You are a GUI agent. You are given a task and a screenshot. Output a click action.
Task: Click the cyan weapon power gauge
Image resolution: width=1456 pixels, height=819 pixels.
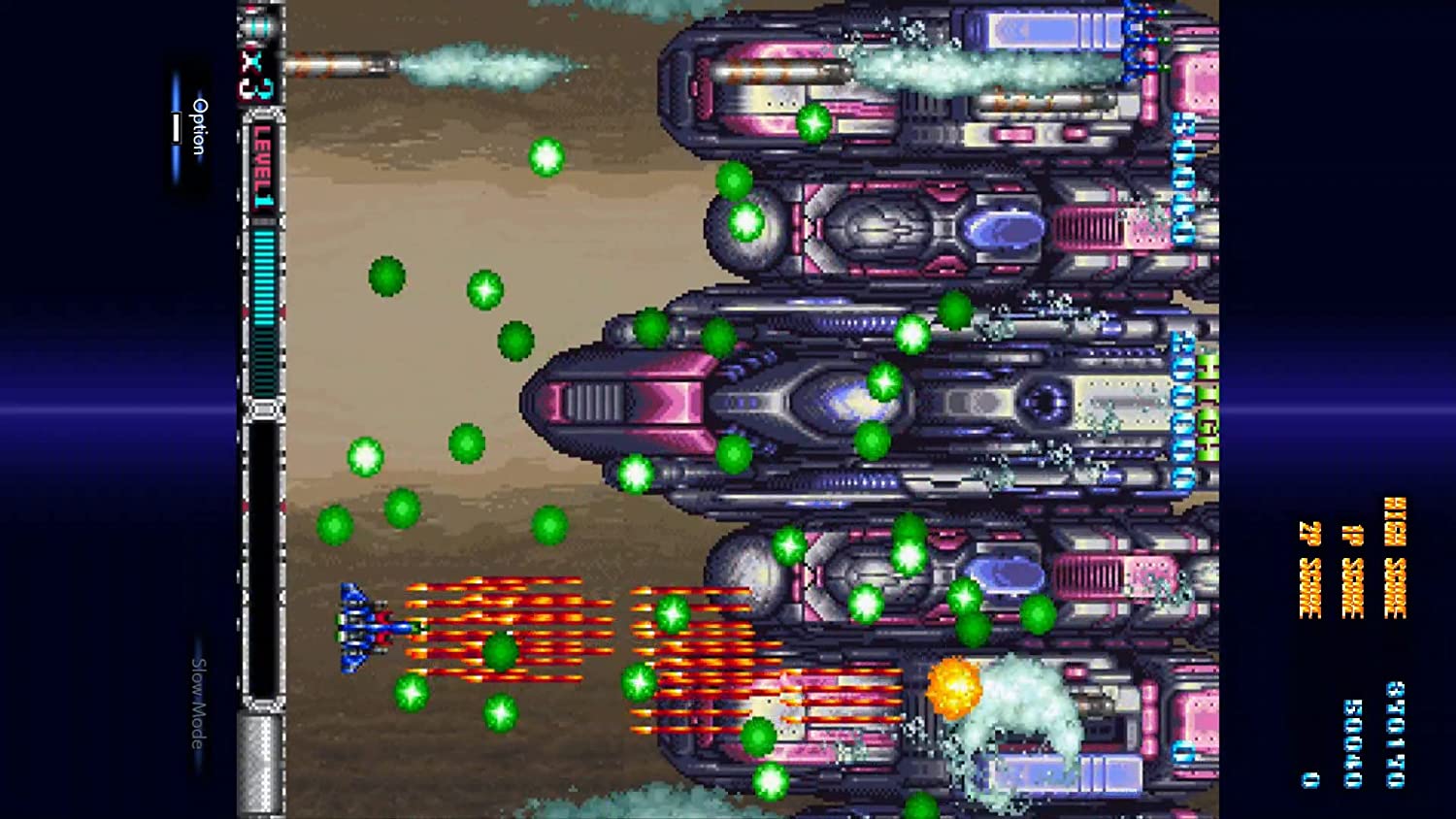click(x=264, y=281)
